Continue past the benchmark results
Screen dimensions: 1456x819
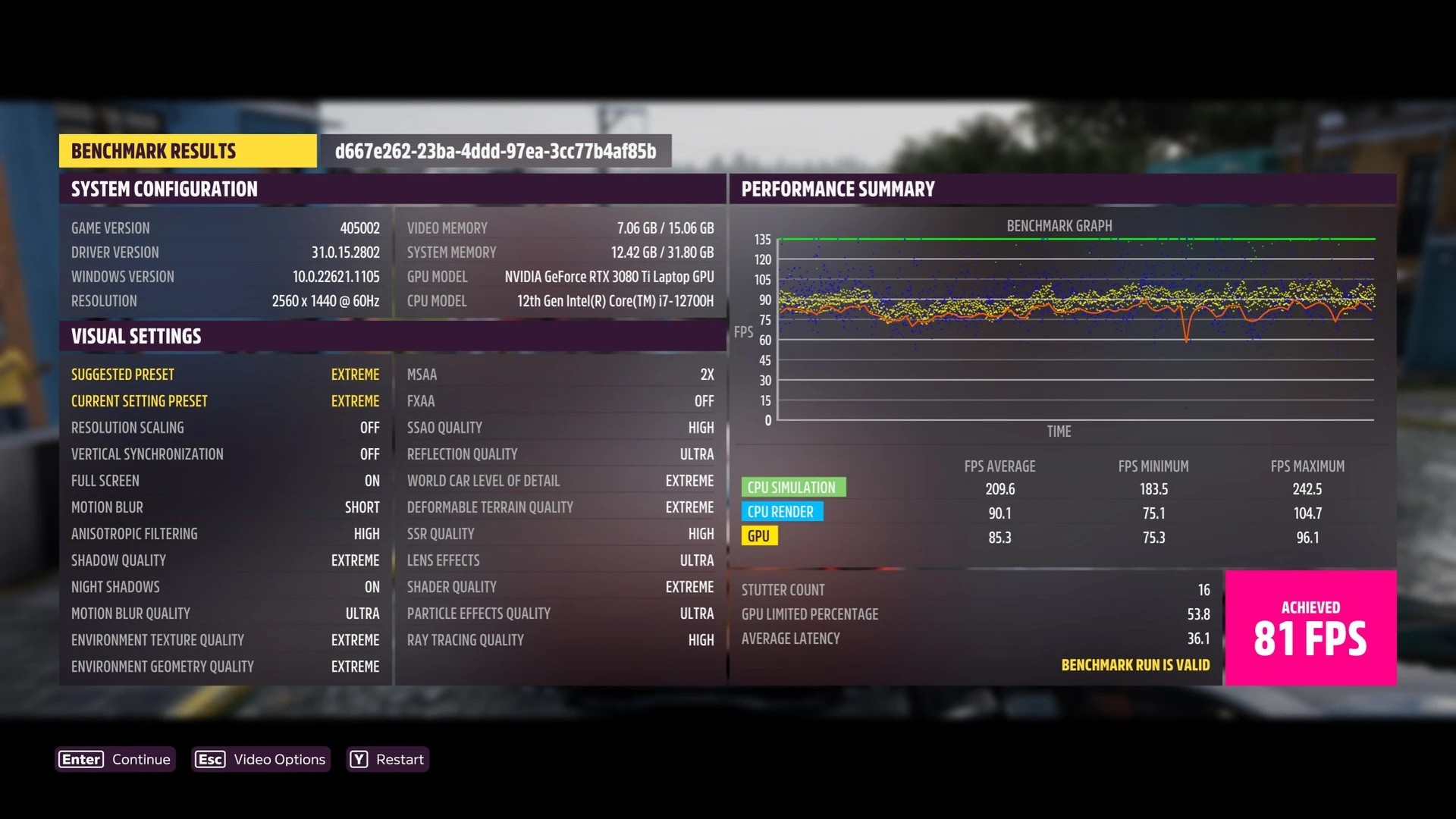(x=115, y=759)
